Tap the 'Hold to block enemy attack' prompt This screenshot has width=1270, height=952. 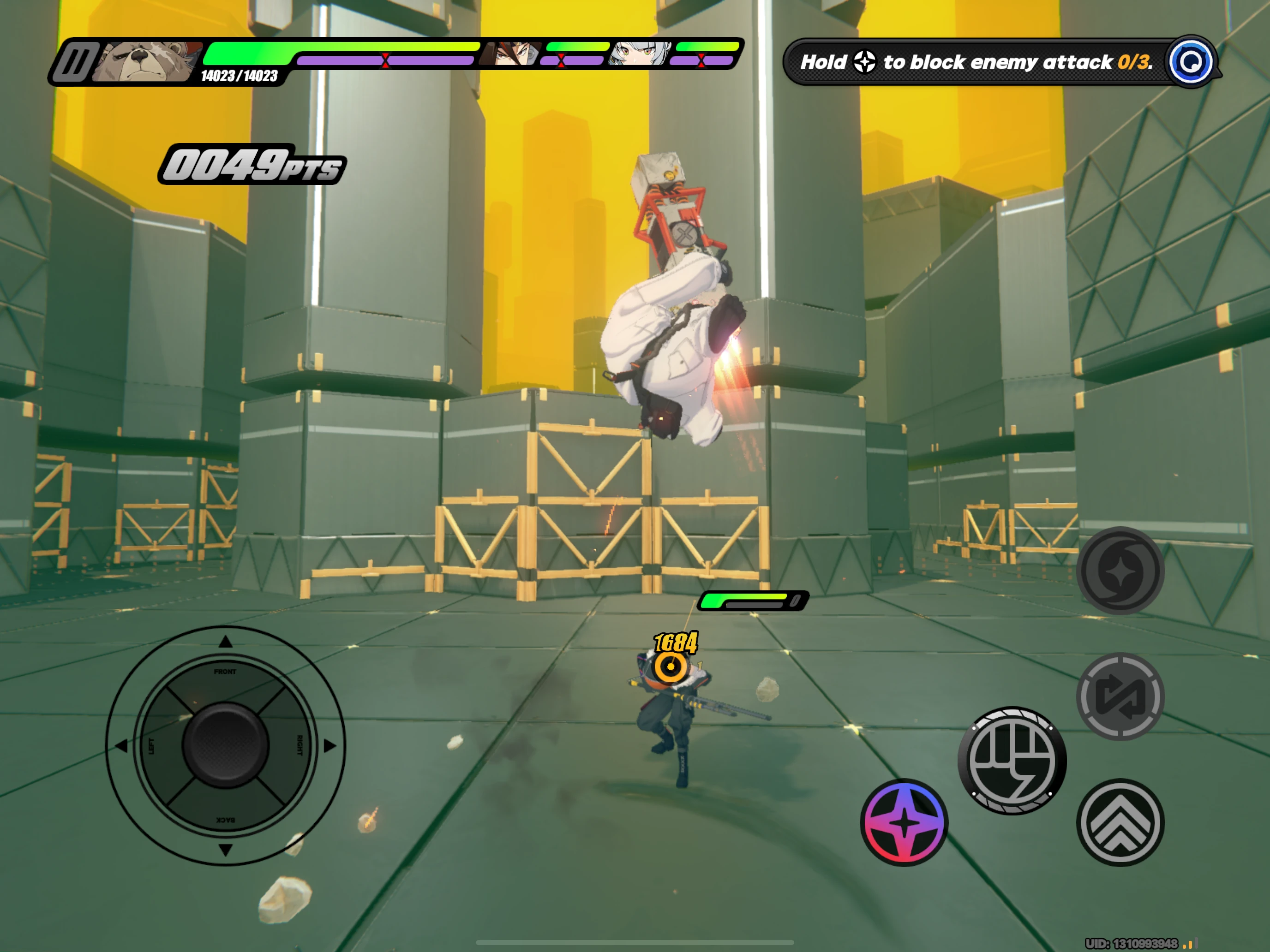[x=976, y=62]
